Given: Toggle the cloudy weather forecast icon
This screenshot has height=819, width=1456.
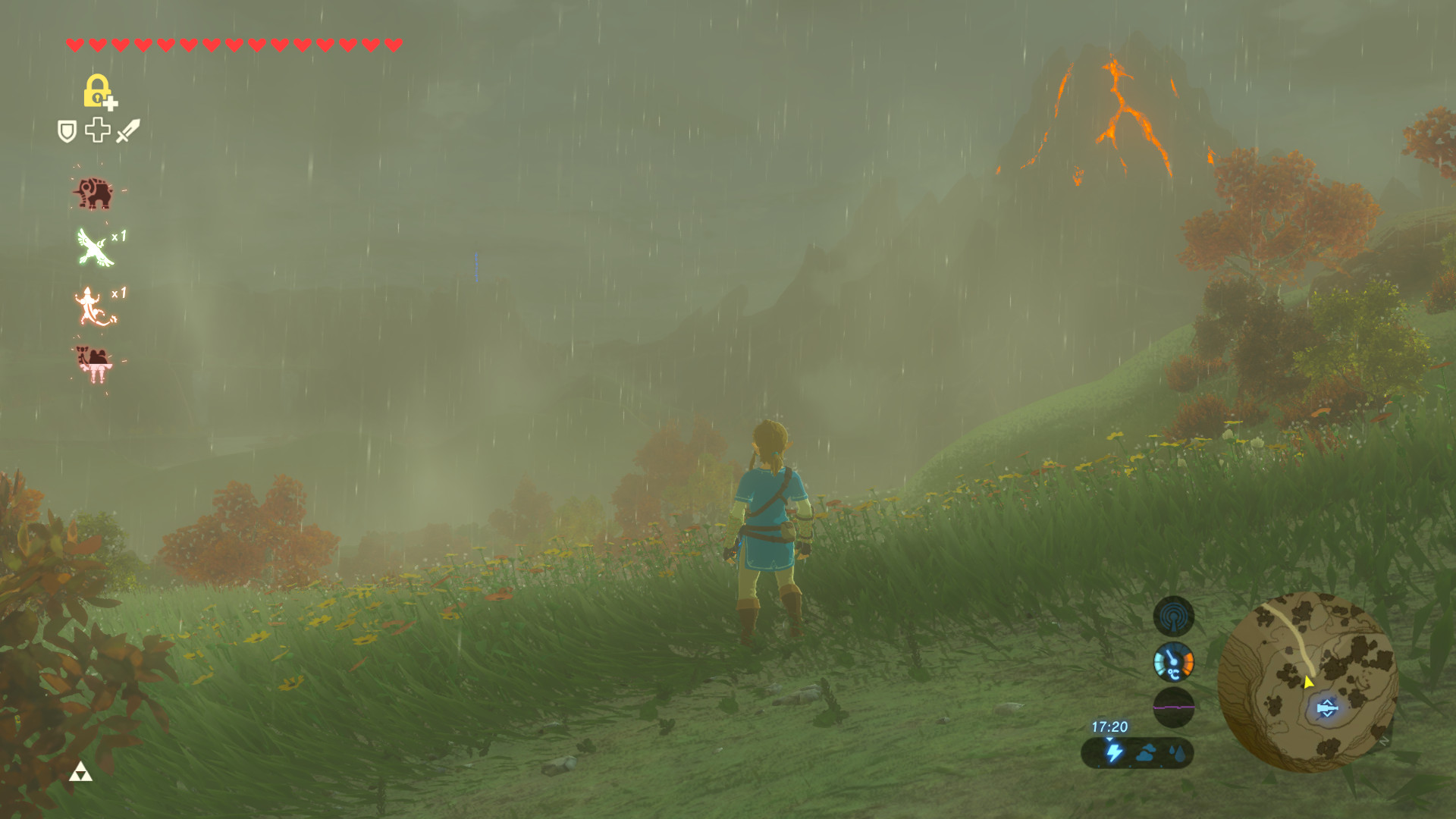Looking at the screenshot, I should coord(1147,754).
